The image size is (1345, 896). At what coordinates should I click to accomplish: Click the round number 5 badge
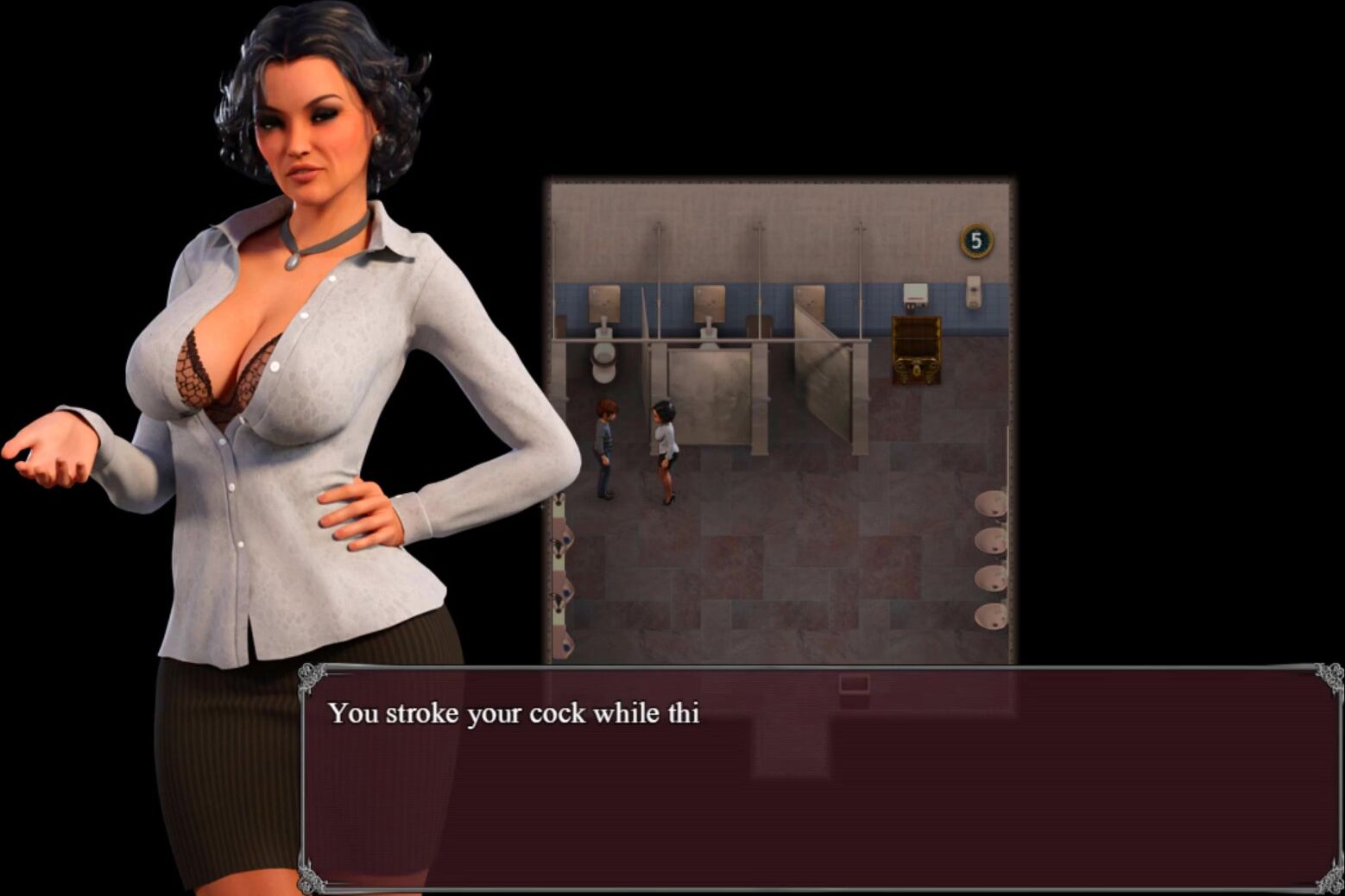976,241
